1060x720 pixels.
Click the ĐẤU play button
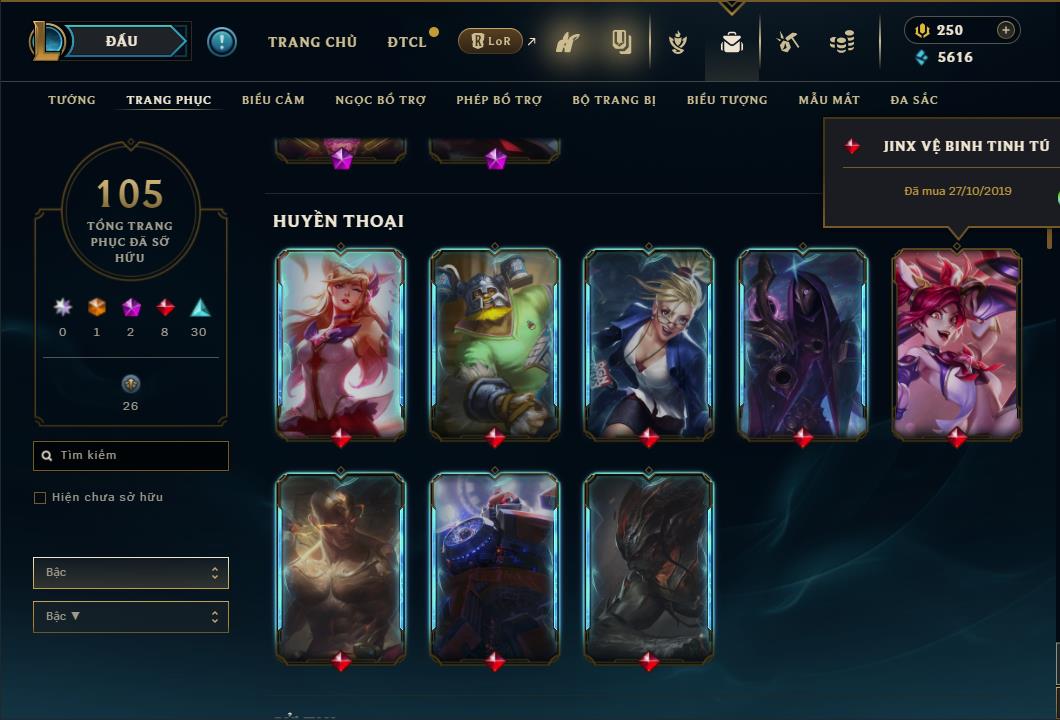pos(122,41)
